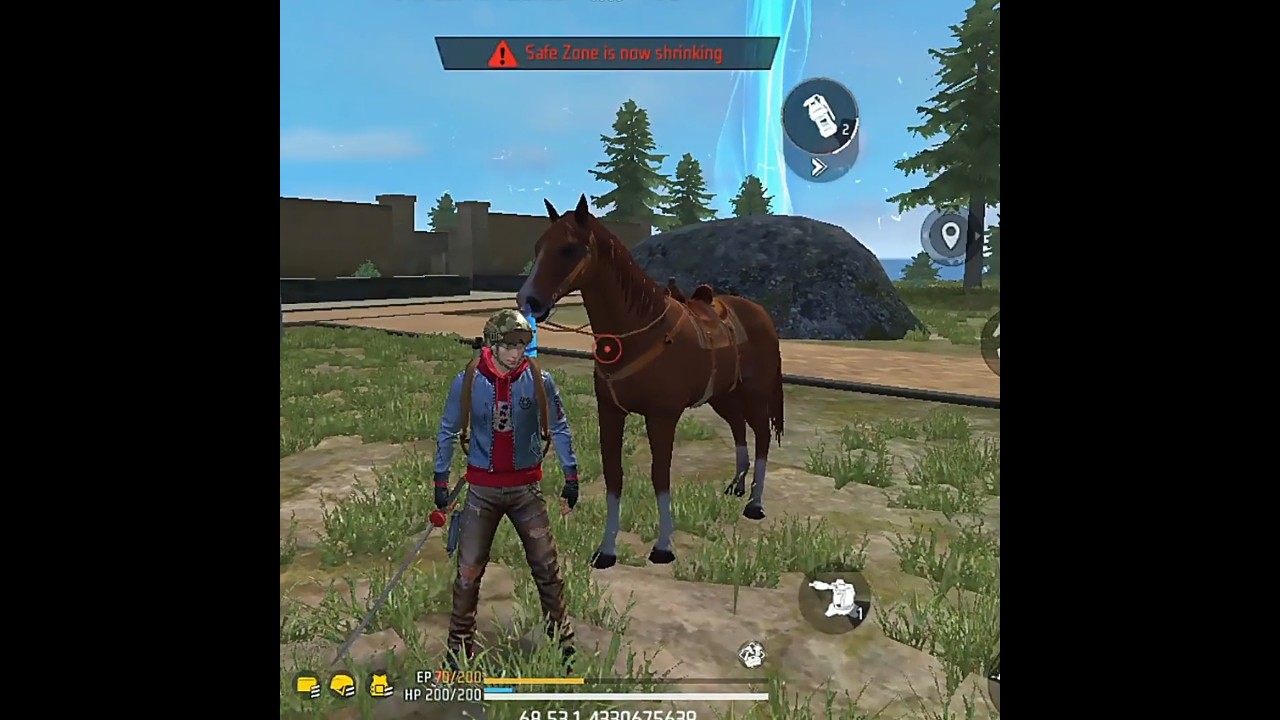Image resolution: width=1280 pixels, height=720 pixels.
Task: Tap the small round icon above the HP bar
Action: click(x=751, y=655)
